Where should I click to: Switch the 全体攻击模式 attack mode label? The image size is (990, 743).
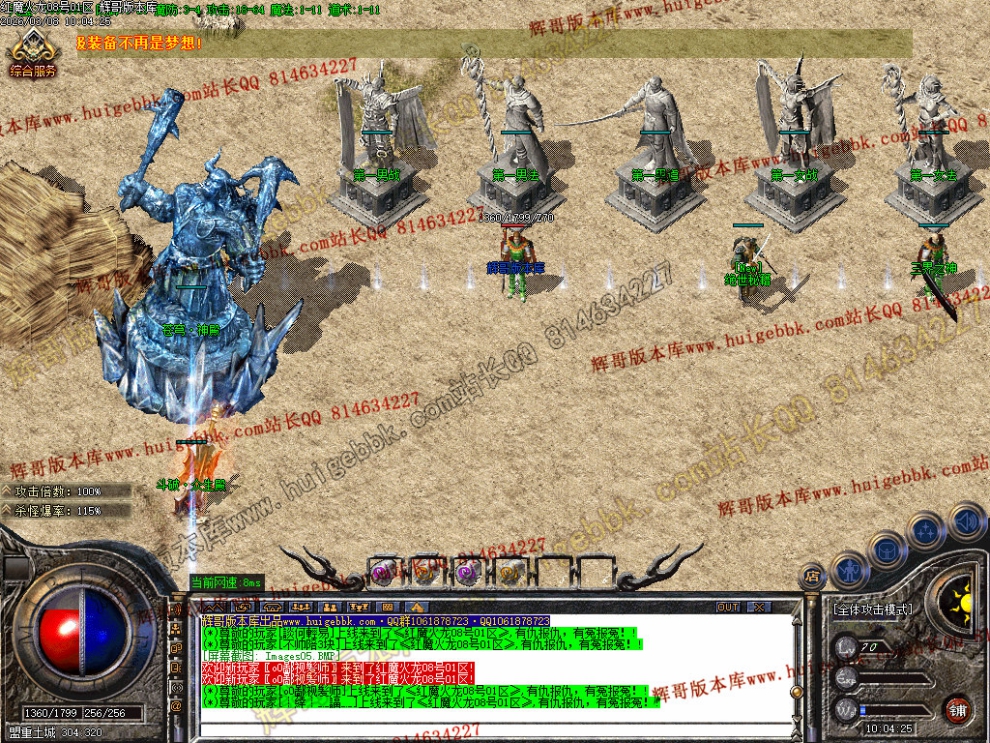click(872, 608)
